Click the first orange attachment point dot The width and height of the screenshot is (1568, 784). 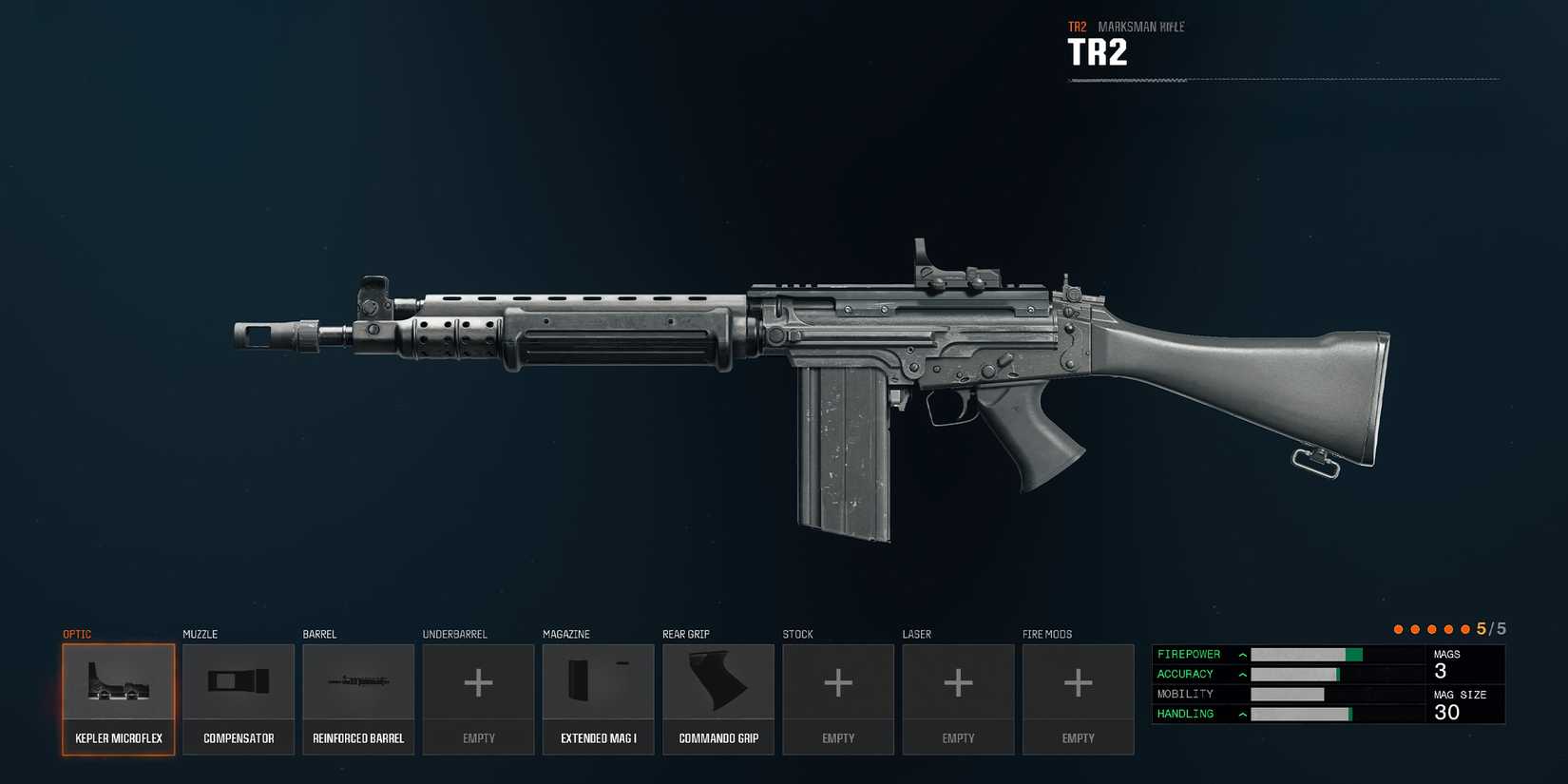[1399, 628]
